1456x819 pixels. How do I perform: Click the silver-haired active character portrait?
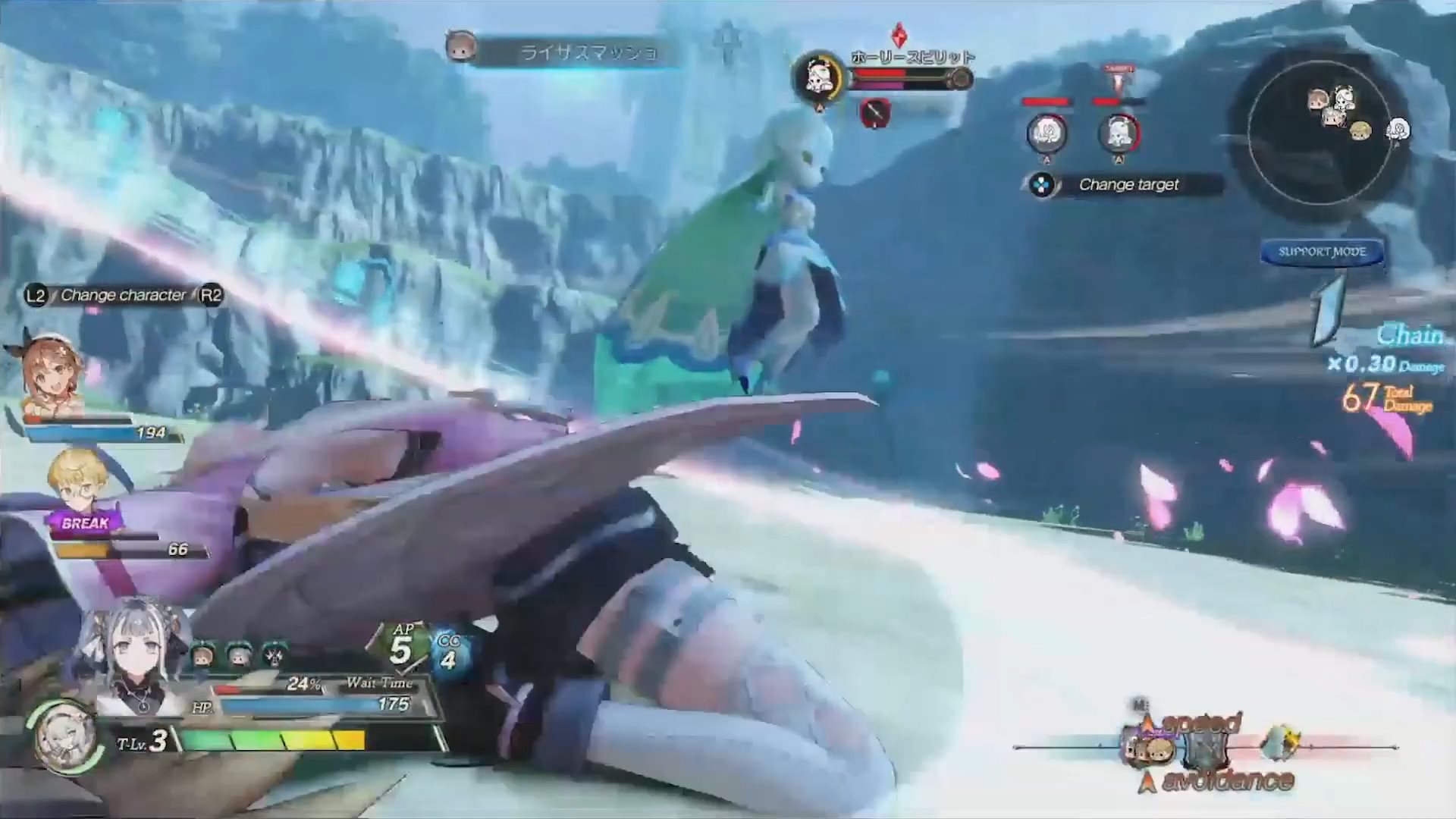click(x=136, y=658)
